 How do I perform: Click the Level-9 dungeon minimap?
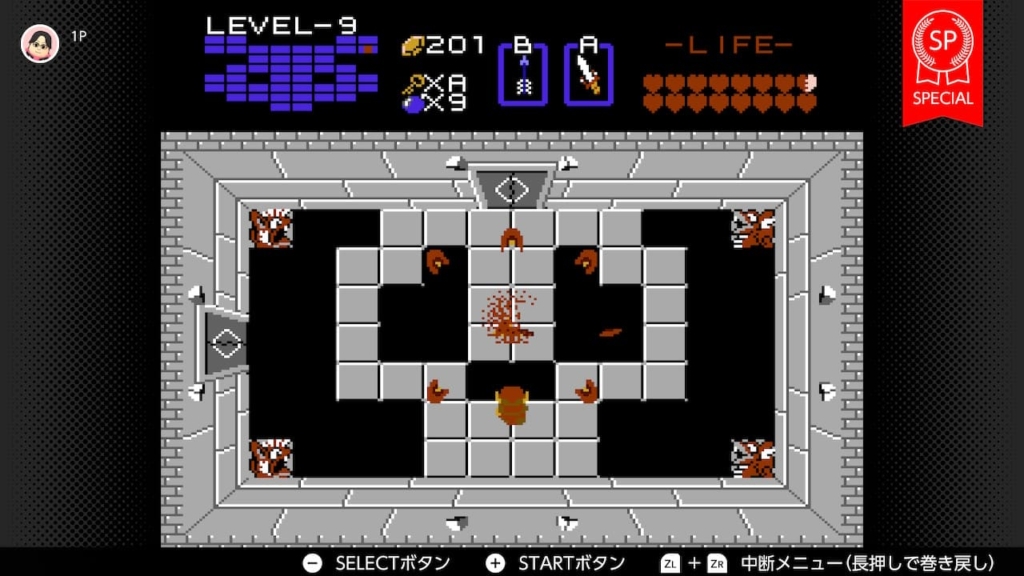pyautogui.click(x=290, y=73)
